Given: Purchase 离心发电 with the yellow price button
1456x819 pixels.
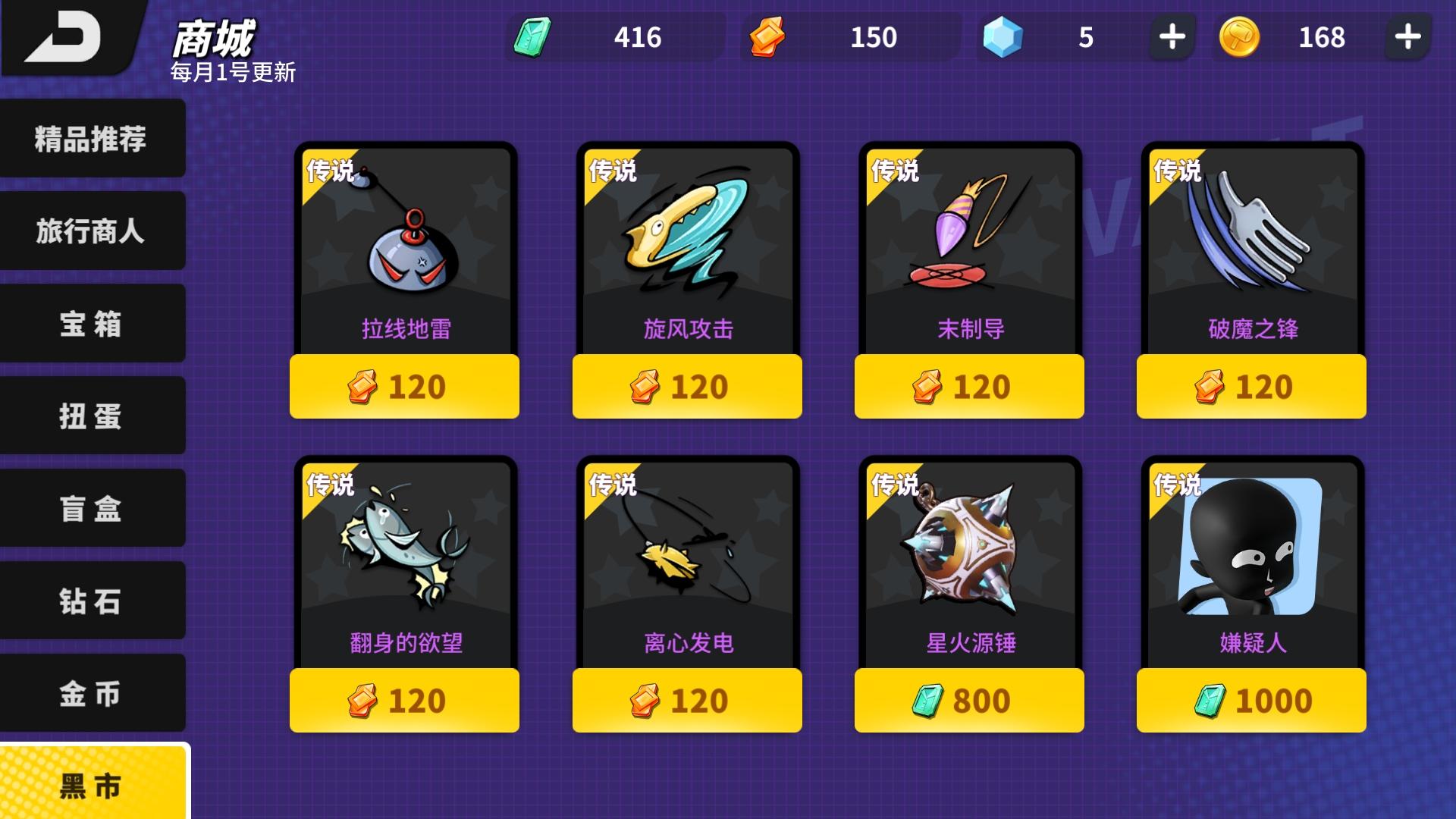Looking at the screenshot, I should (x=686, y=700).
